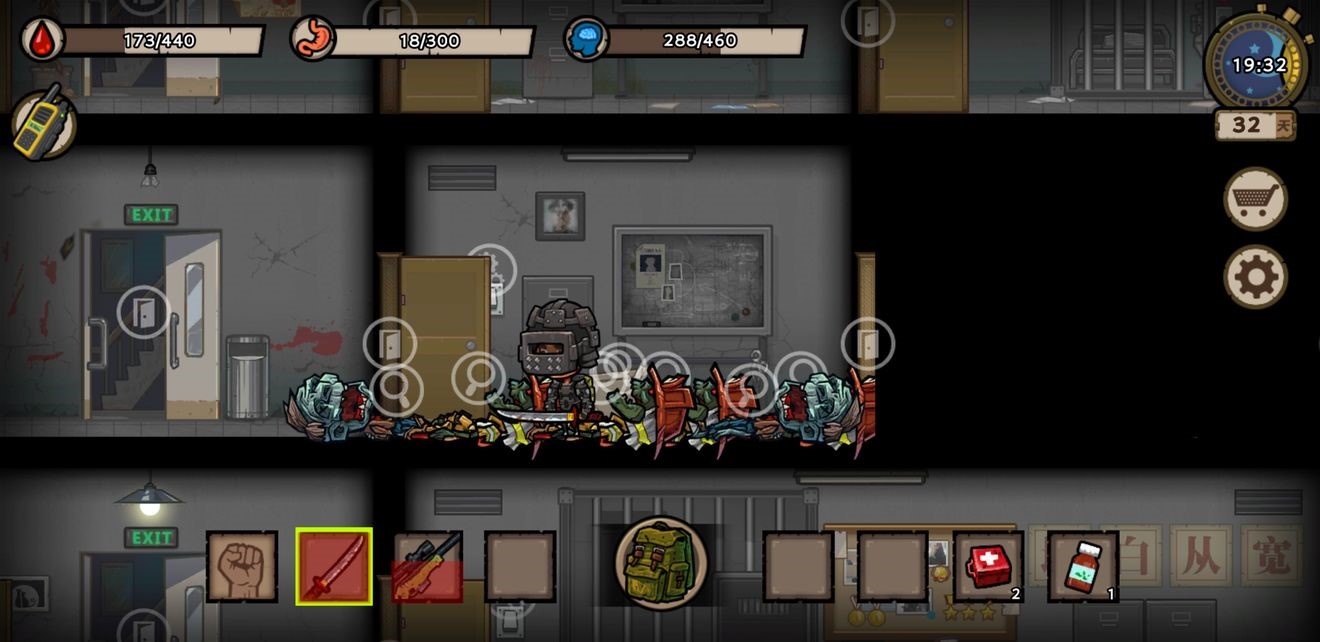1320x642 pixels.
Task: Open the walkie-talkie radio
Action: [x=44, y=123]
